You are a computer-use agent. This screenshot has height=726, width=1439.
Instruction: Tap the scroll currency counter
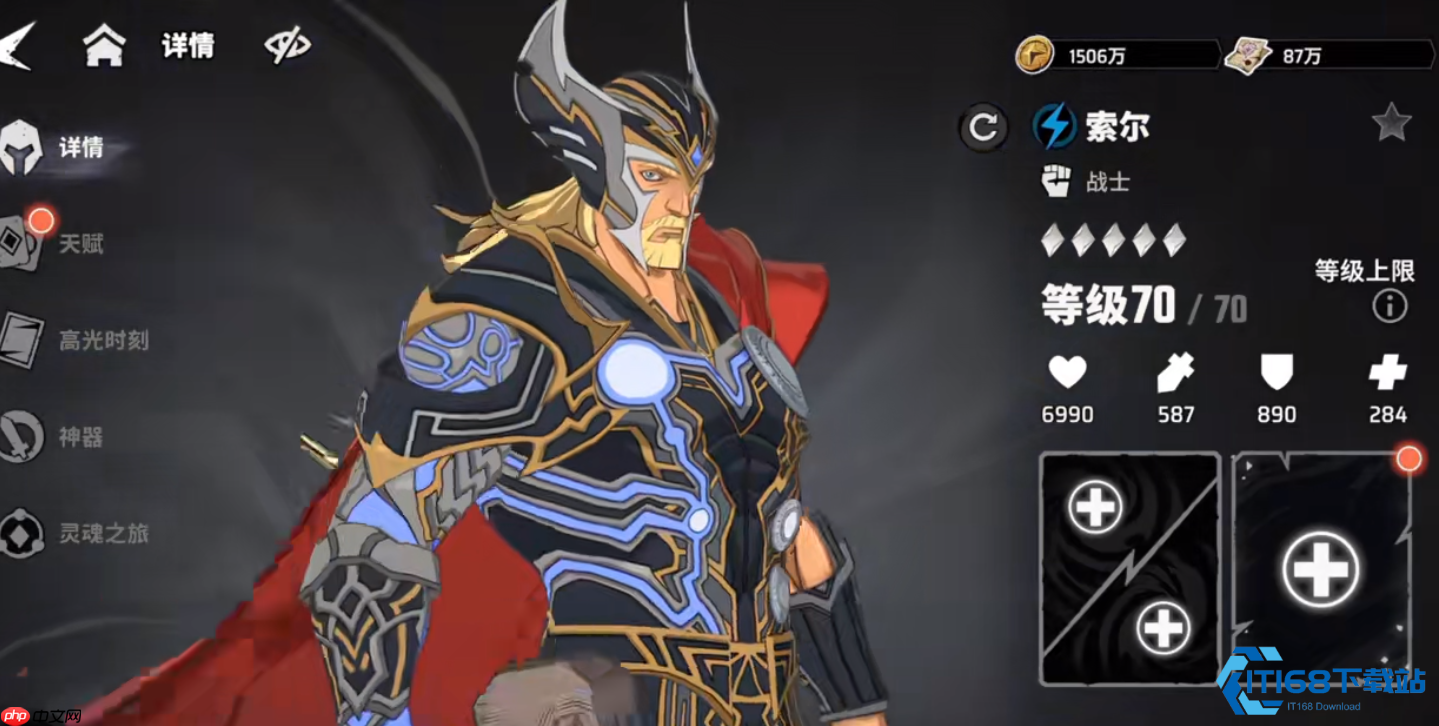tap(1328, 56)
